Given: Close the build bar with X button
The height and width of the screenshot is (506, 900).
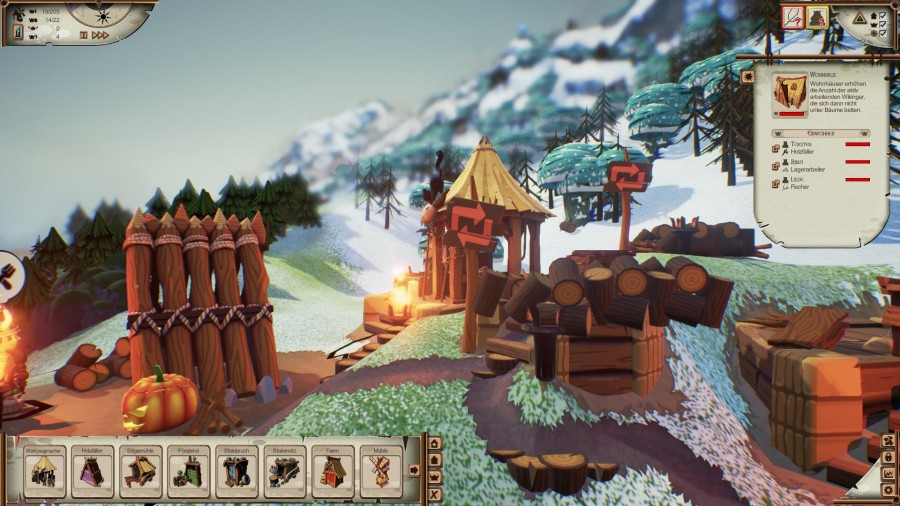Looking at the screenshot, I should click(434, 494).
